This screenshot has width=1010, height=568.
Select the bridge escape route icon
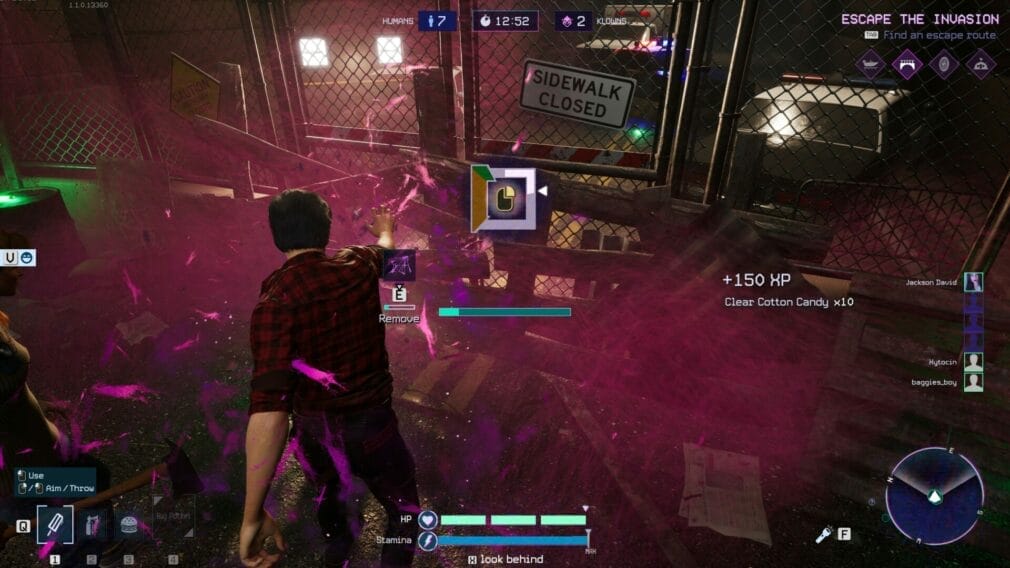tap(907, 64)
